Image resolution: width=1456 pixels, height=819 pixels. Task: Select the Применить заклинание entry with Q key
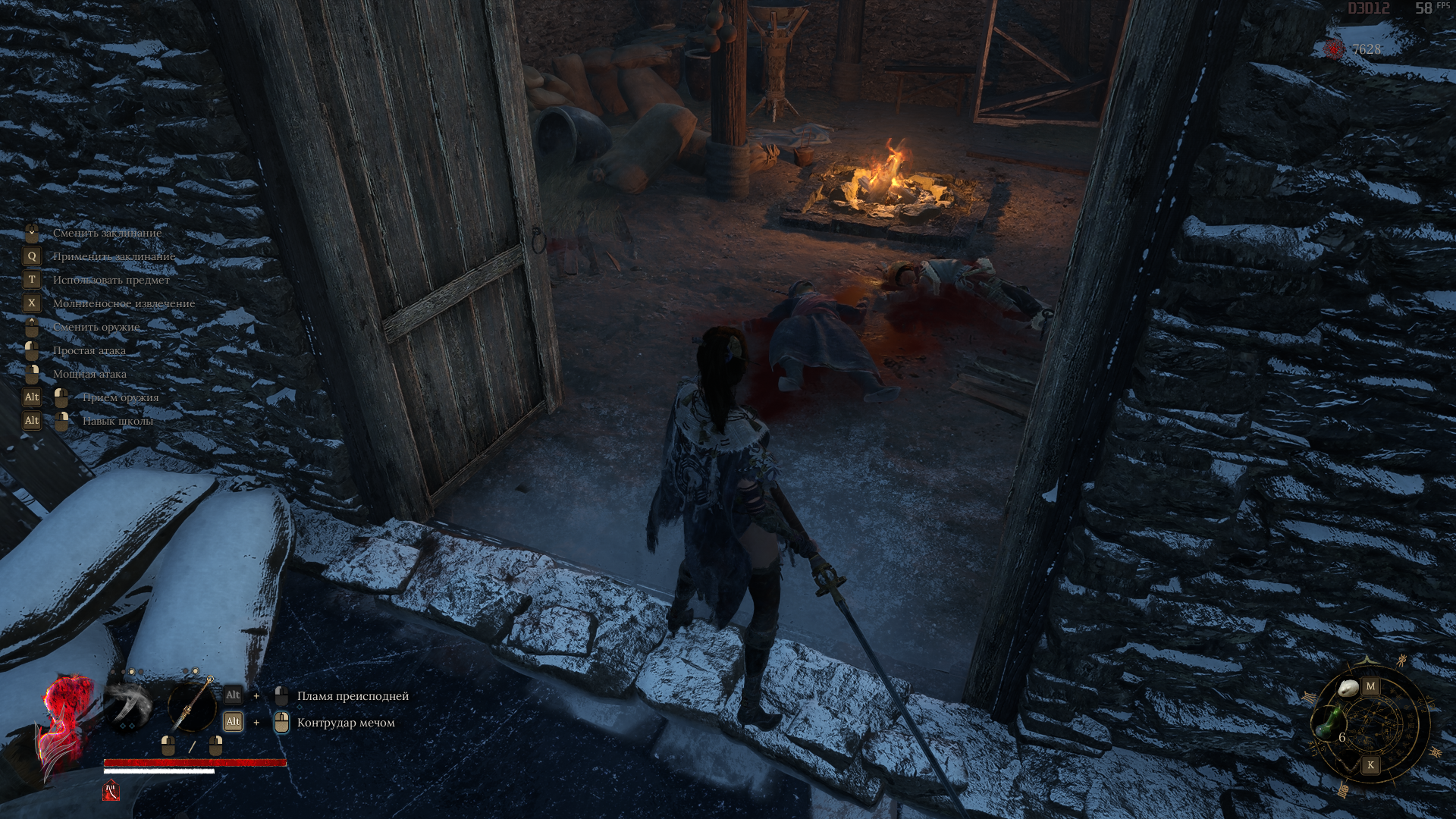point(114,256)
